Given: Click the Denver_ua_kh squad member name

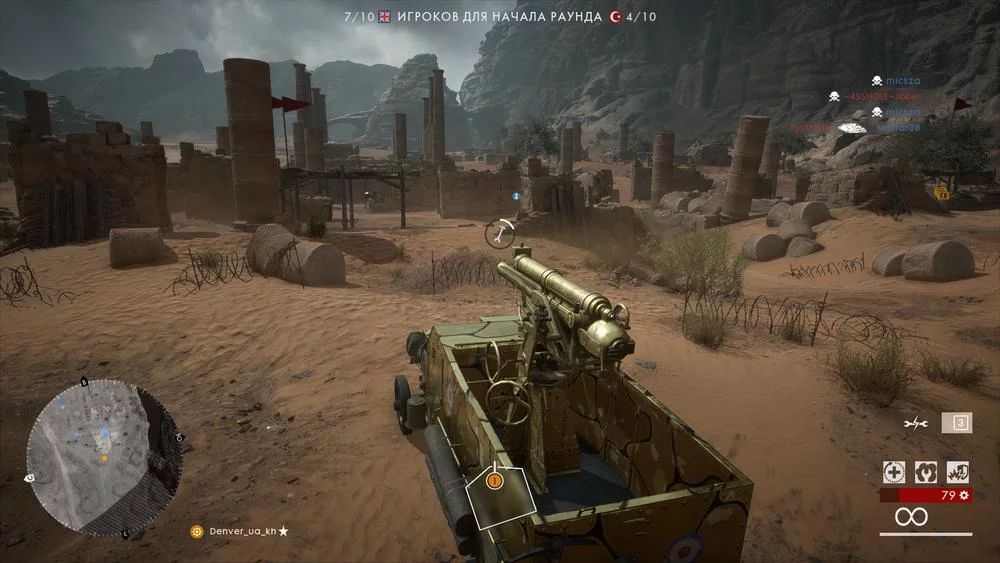Looking at the screenshot, I should tap(242, 531).
